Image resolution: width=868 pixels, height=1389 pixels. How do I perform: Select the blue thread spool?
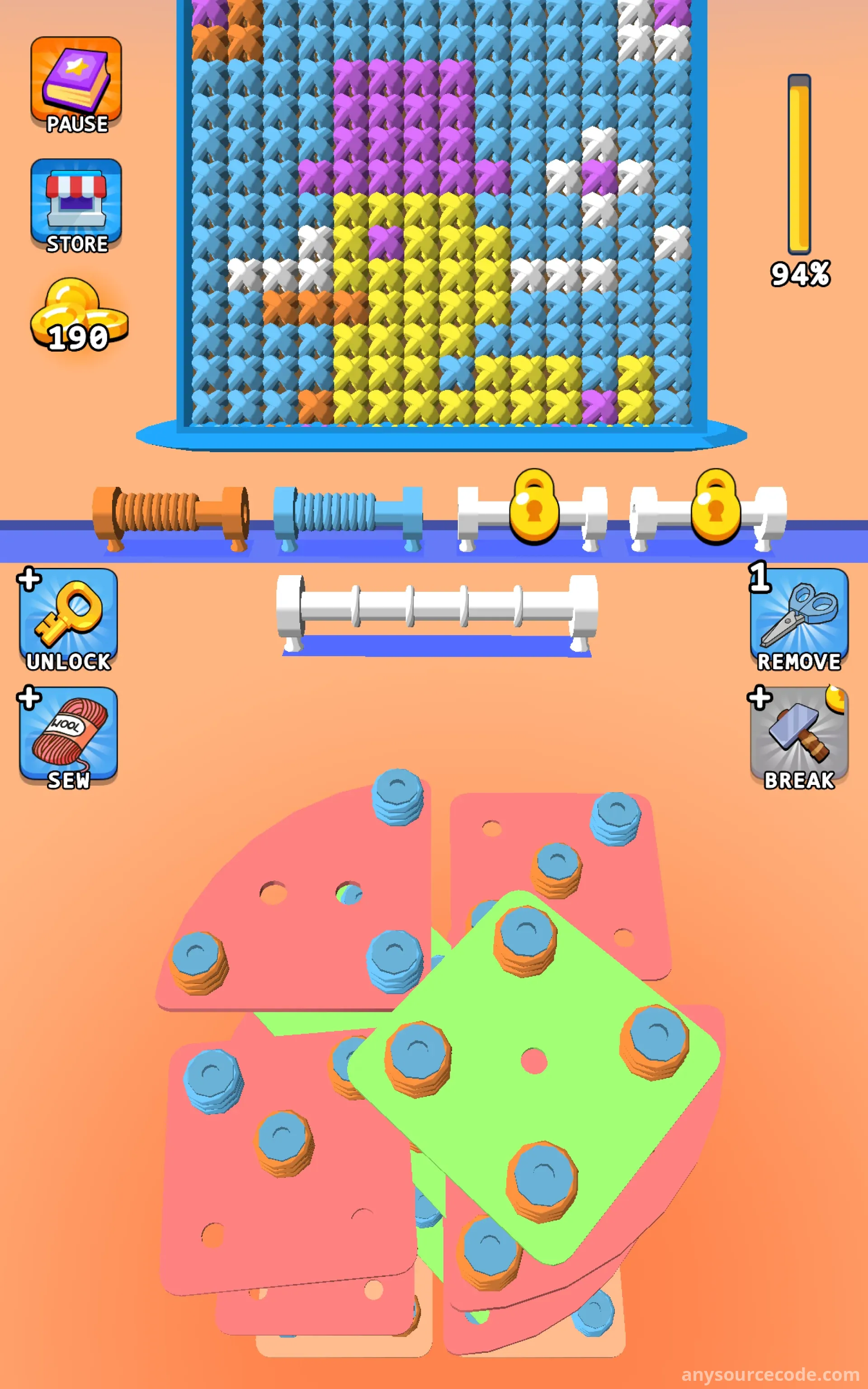pyautogui.click(x=348, y=513)
